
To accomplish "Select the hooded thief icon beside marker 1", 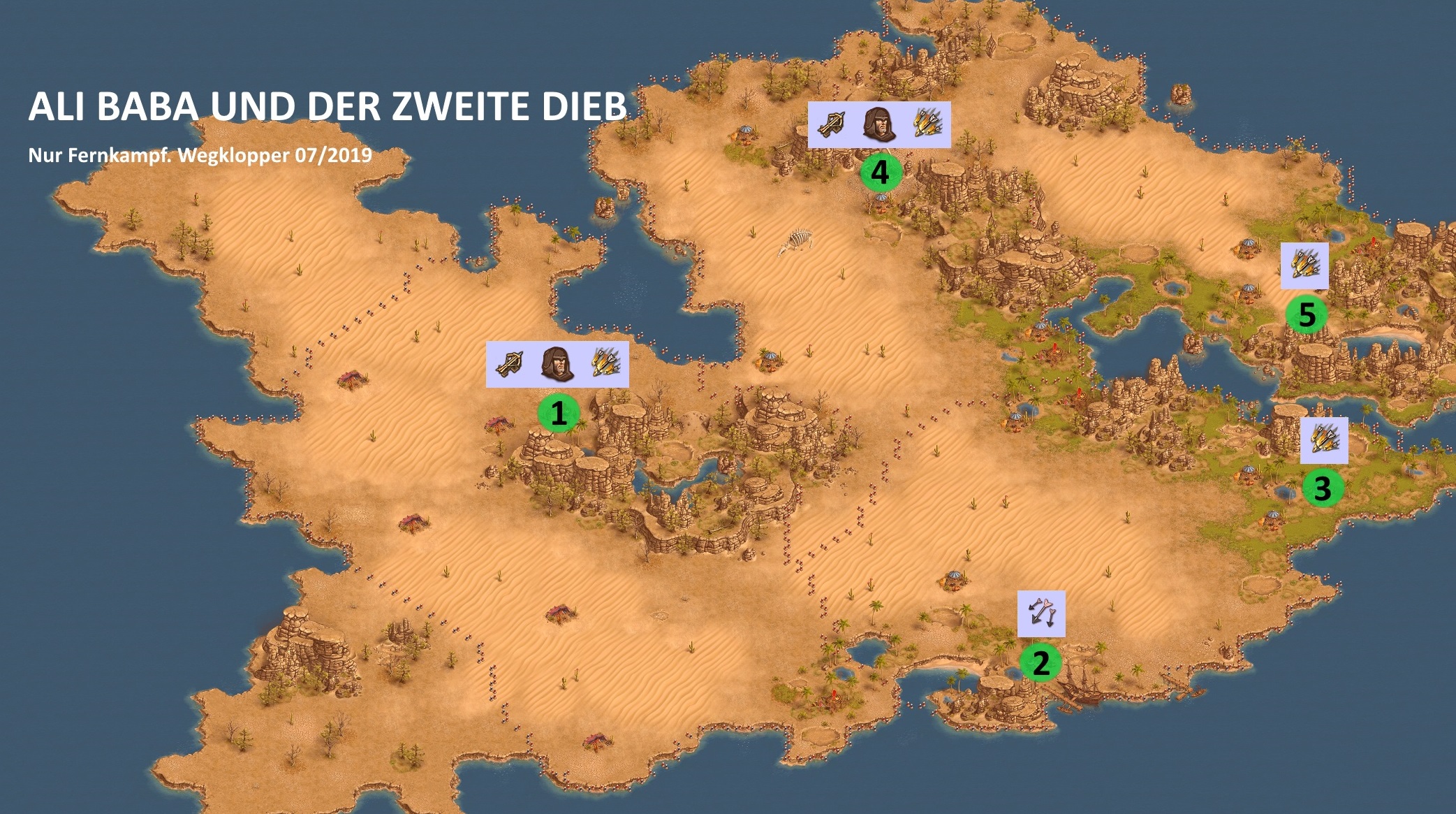I will tap(557, 364).
